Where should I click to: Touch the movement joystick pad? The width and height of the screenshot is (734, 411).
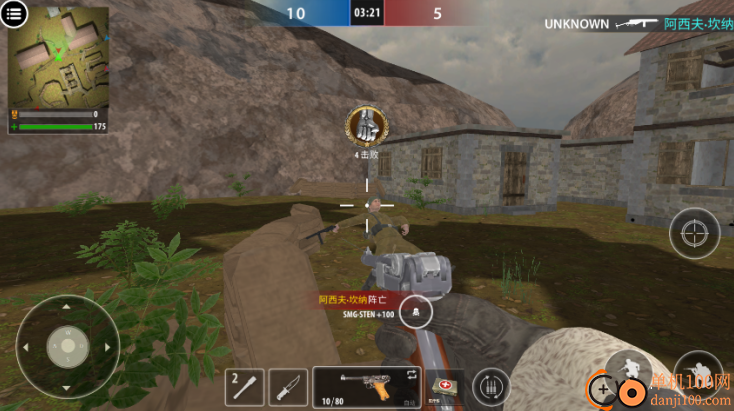tap(67, 345)
